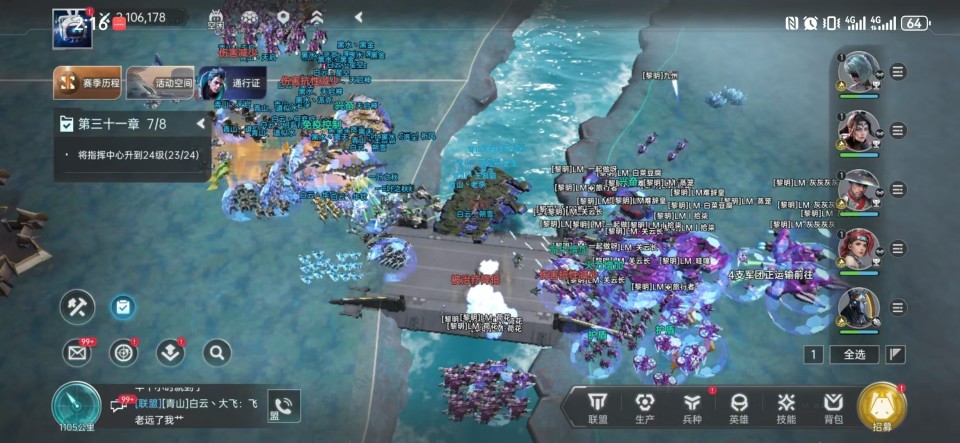Open the 联盟 alliance menu
The image size is (960, 443).
click(598, 407)
